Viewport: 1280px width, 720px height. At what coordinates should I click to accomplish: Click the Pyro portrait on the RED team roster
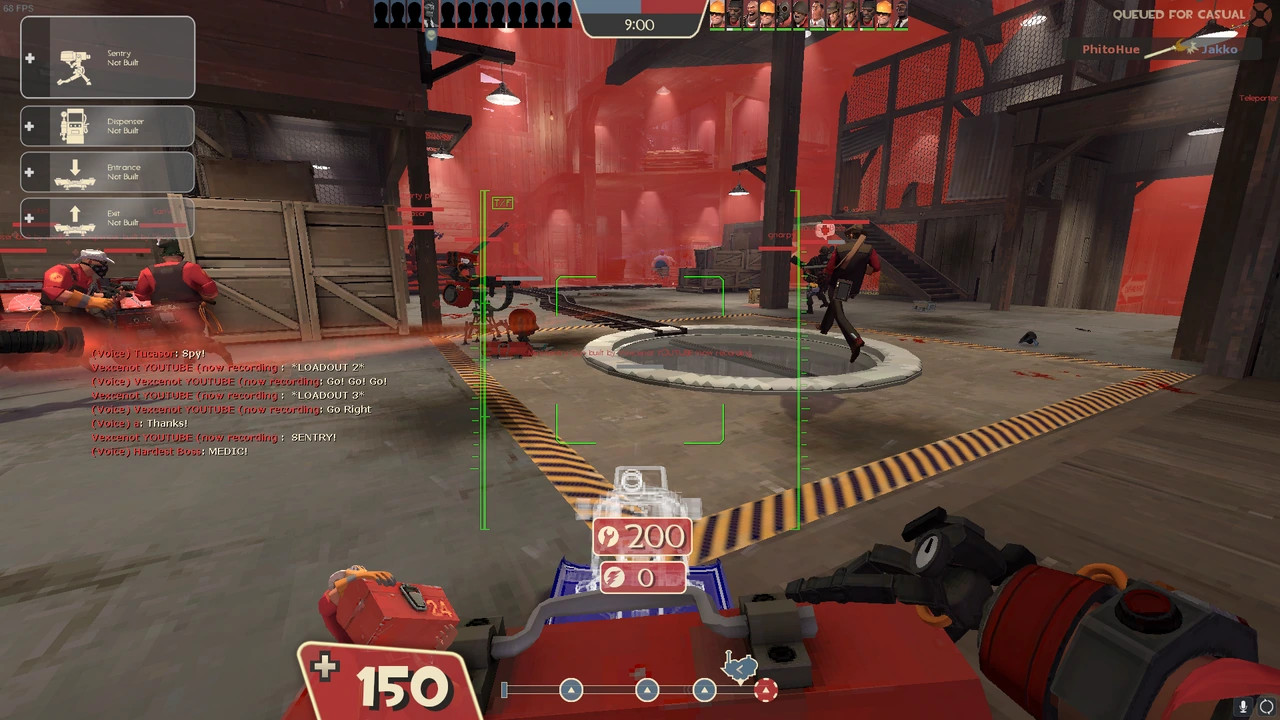pos(783,15)
